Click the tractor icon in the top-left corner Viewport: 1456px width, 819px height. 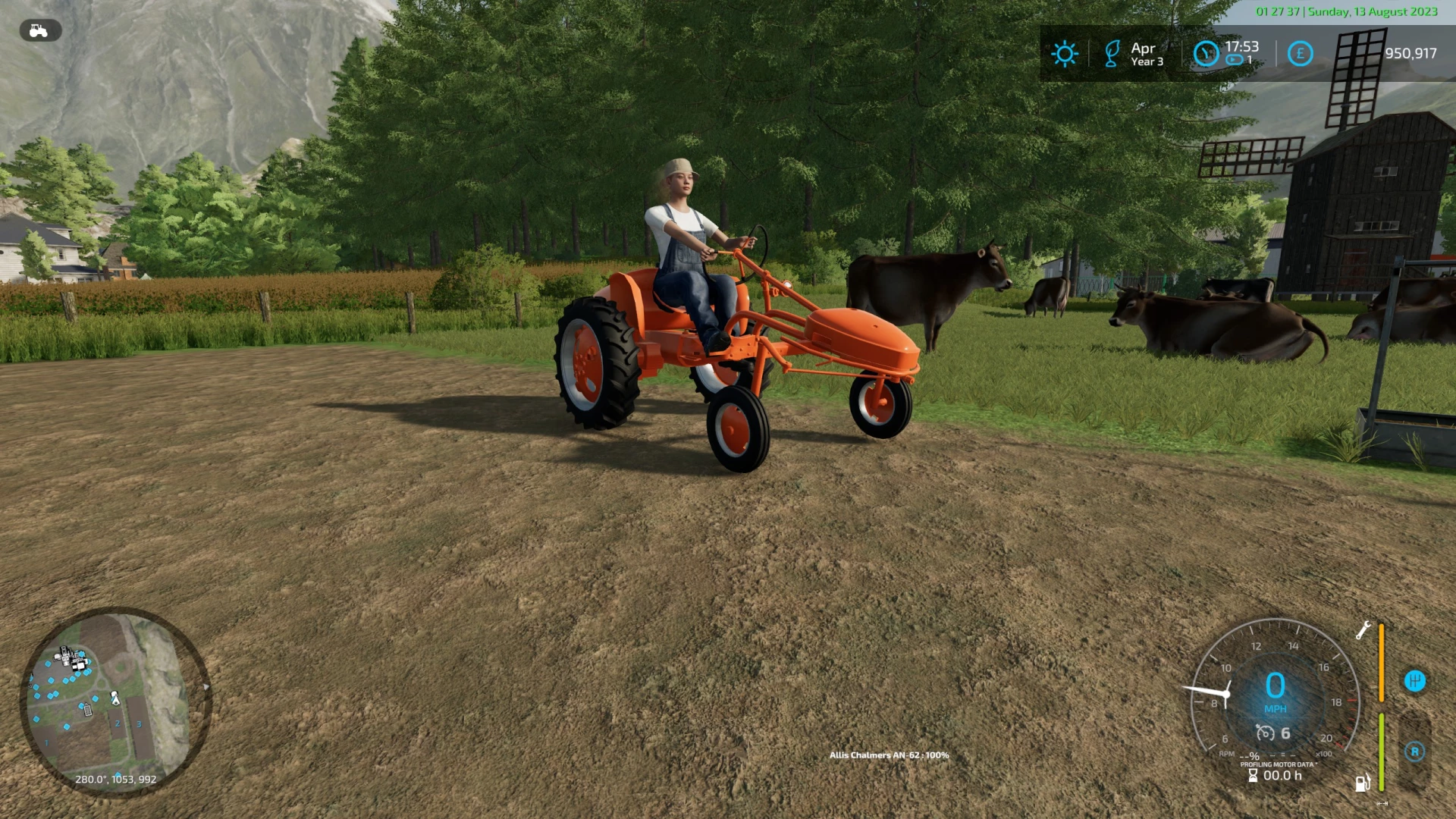click(x=40, y=31)
